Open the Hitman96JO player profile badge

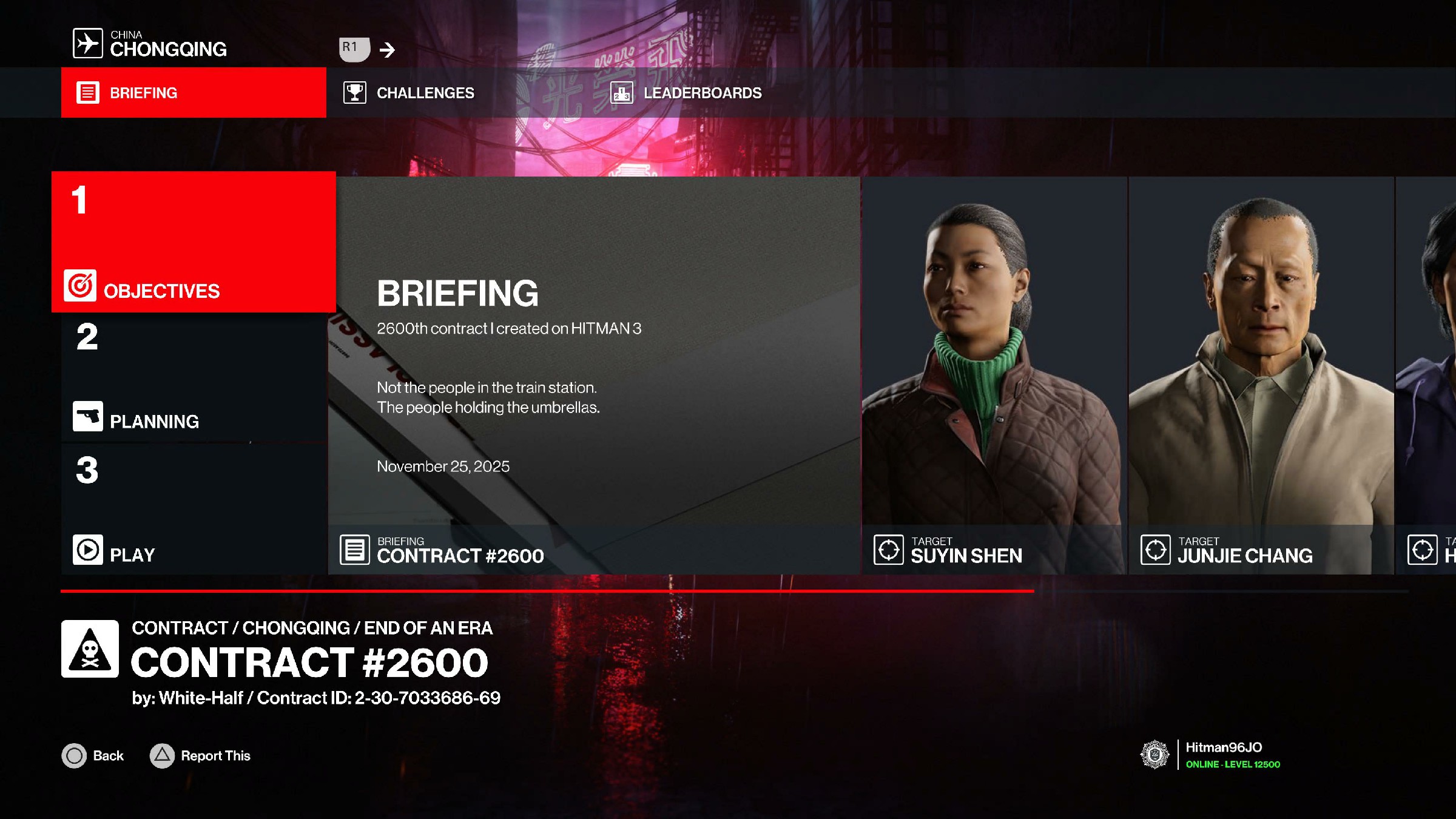click(x=1211, y=755)
